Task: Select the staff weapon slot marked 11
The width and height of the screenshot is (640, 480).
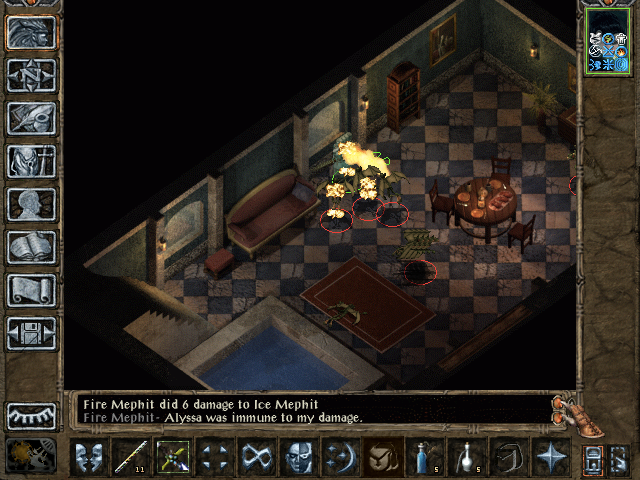Action: [131, 457]
